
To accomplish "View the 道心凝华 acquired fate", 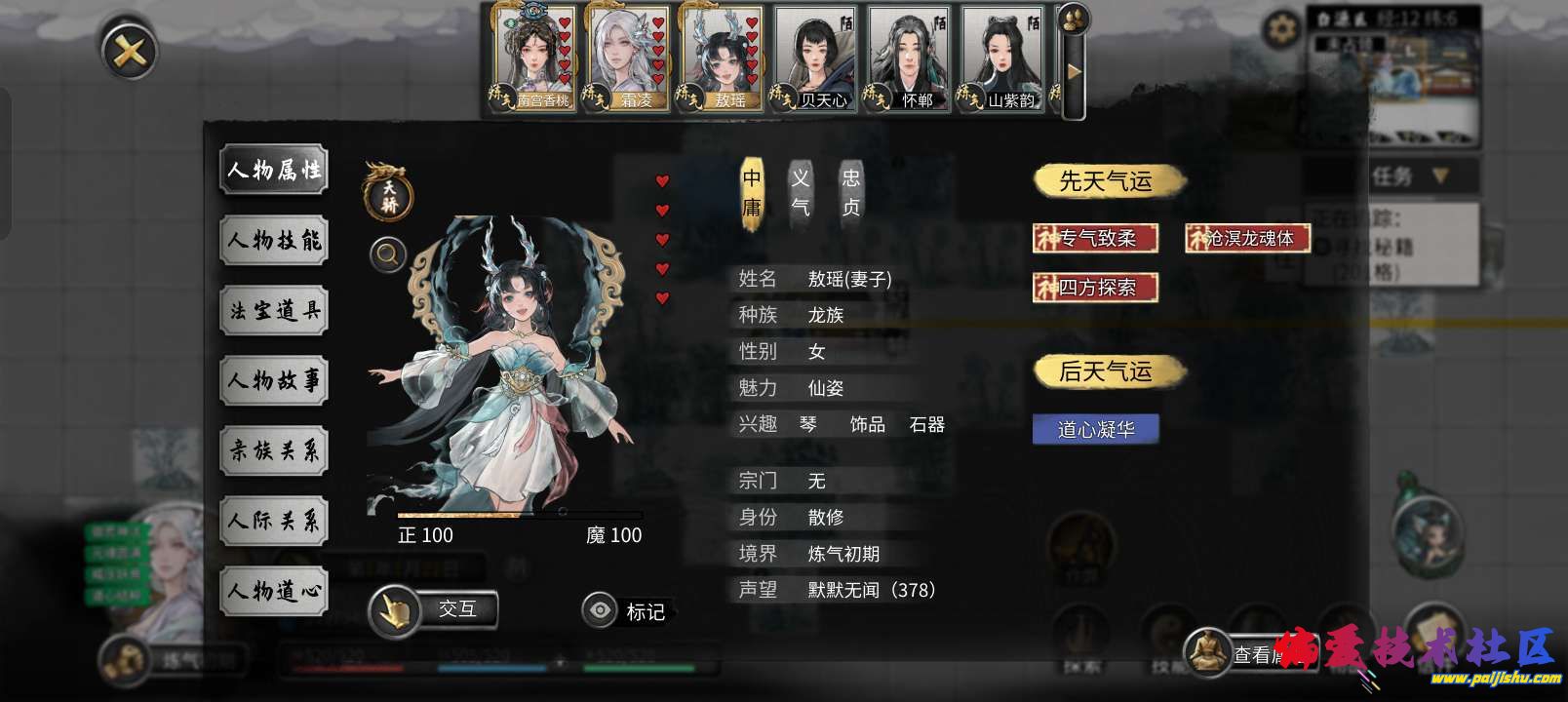I will (x=1095, y=427).
